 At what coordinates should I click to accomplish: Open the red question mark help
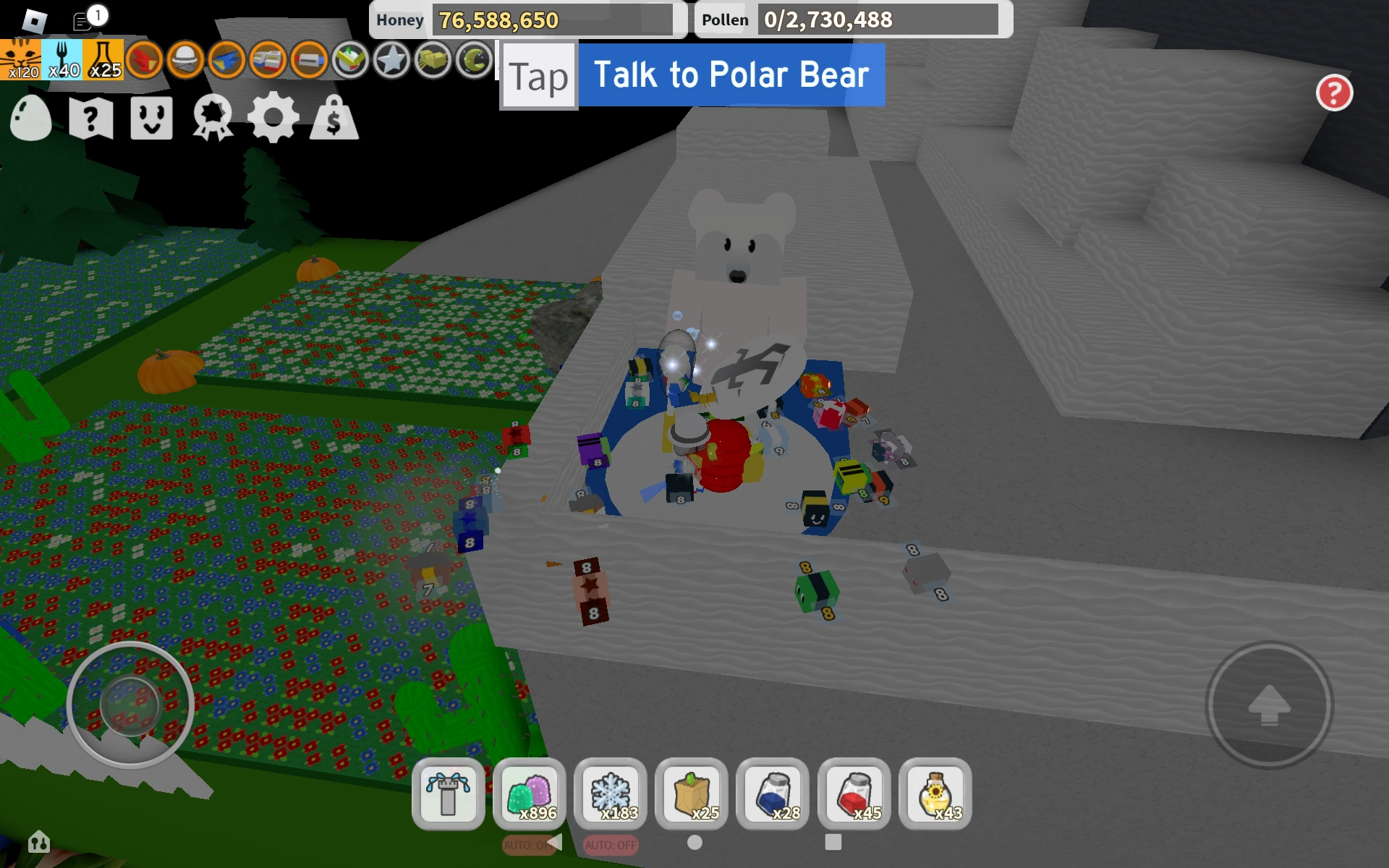1335,93
